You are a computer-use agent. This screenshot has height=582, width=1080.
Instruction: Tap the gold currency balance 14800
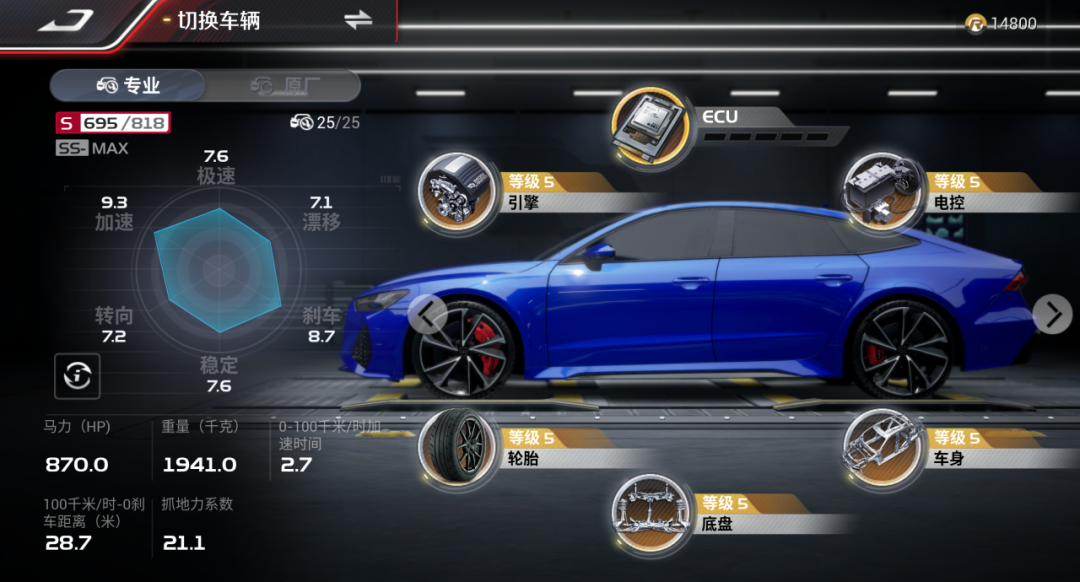point(1002,24)
